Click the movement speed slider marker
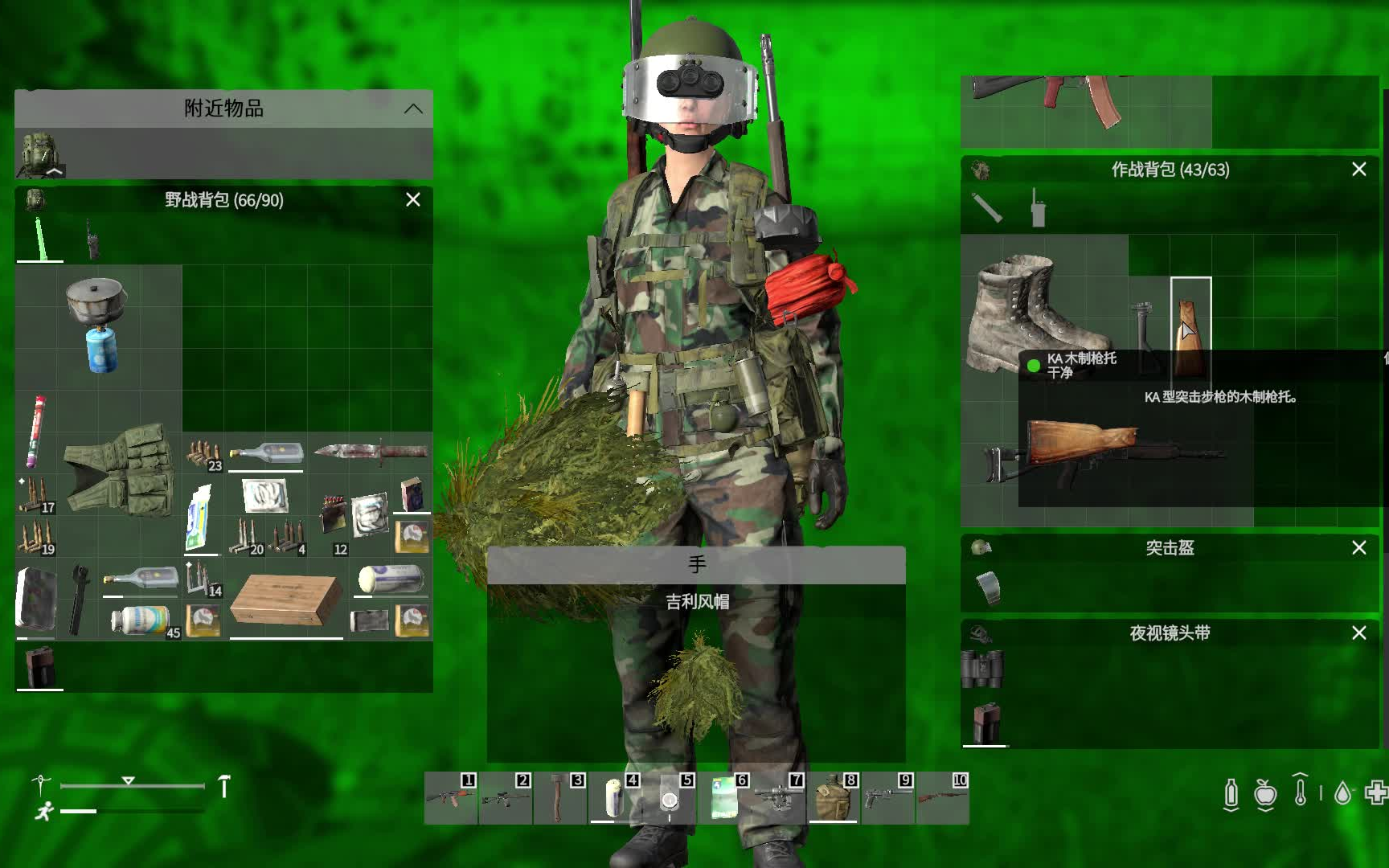The image size is (1389, 868). [126, 778]
